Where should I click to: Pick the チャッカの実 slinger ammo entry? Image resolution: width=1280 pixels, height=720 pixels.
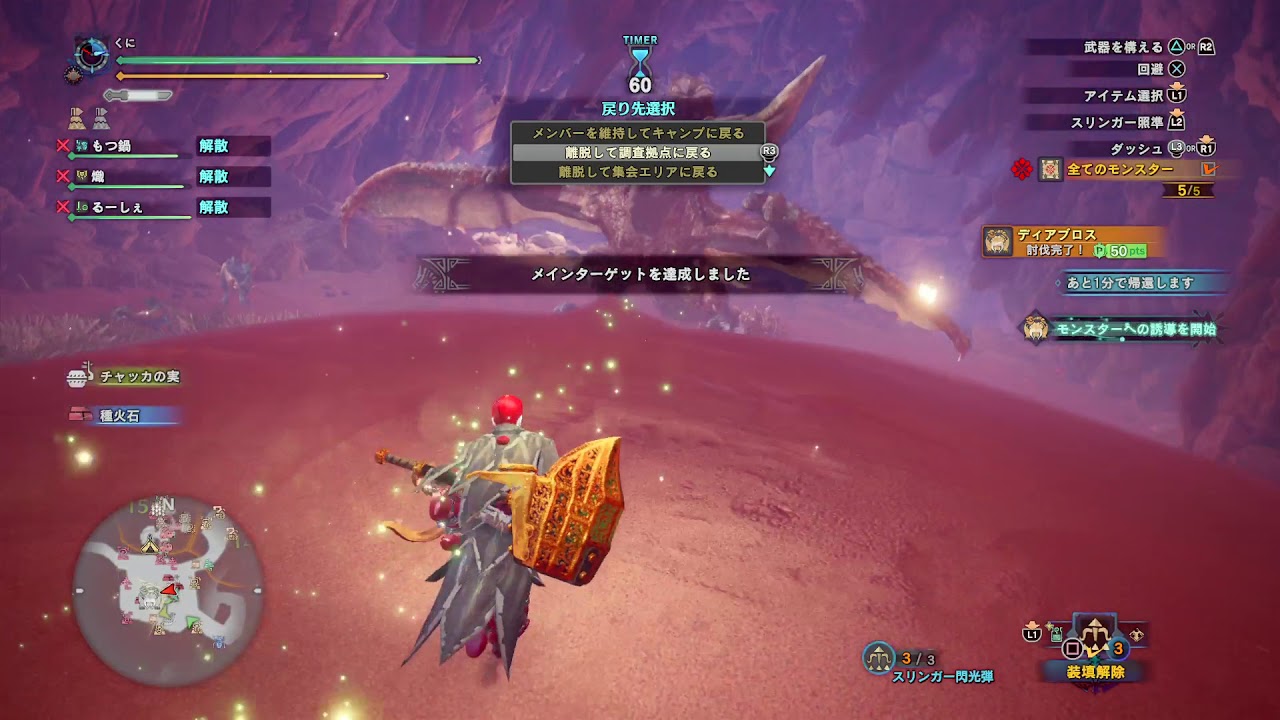(138, 377)
